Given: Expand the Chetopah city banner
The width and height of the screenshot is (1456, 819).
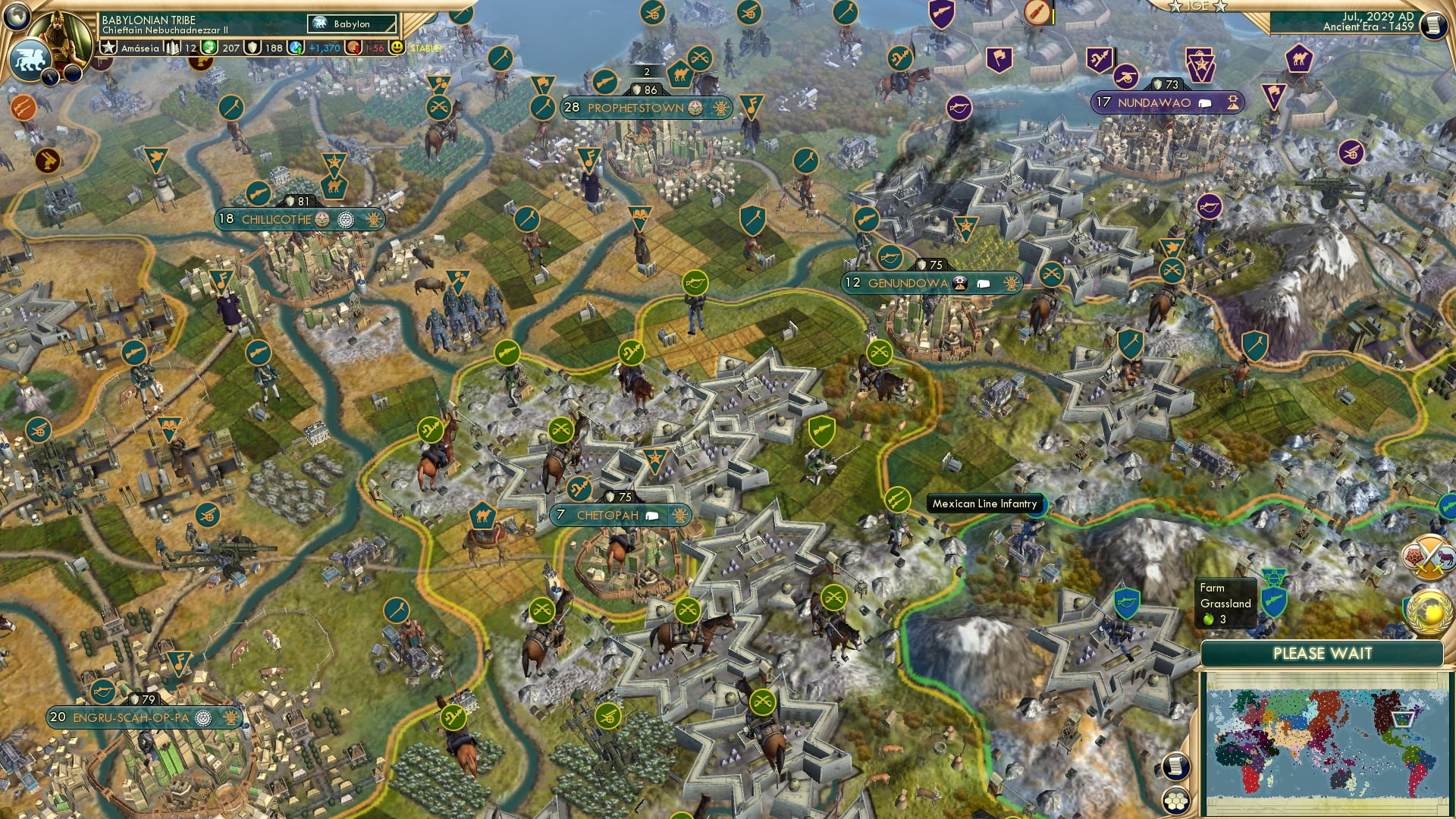Looking at the screenshot, I should pos(682,514).
